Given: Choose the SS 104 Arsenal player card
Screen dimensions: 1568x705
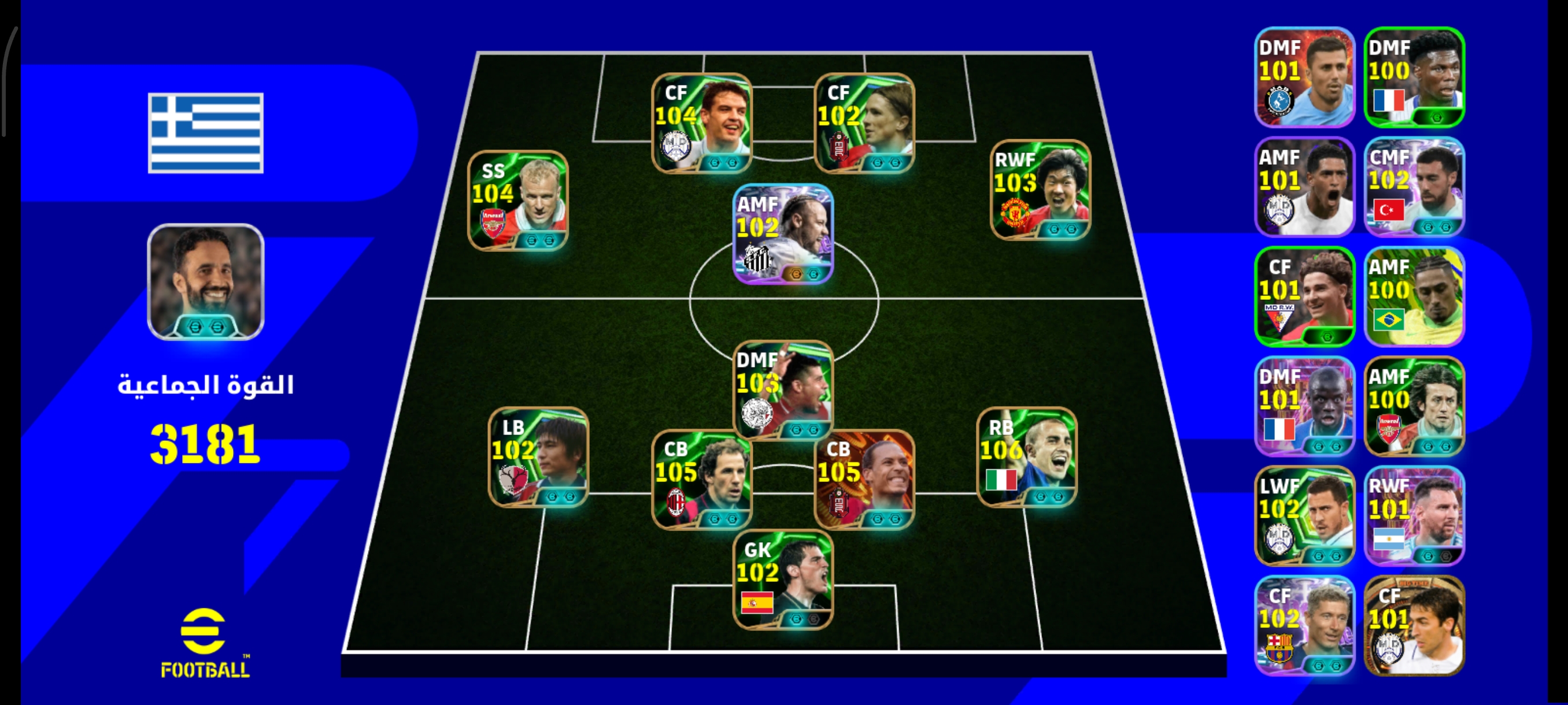Looking at the screenshot, I should click(518, 201).
